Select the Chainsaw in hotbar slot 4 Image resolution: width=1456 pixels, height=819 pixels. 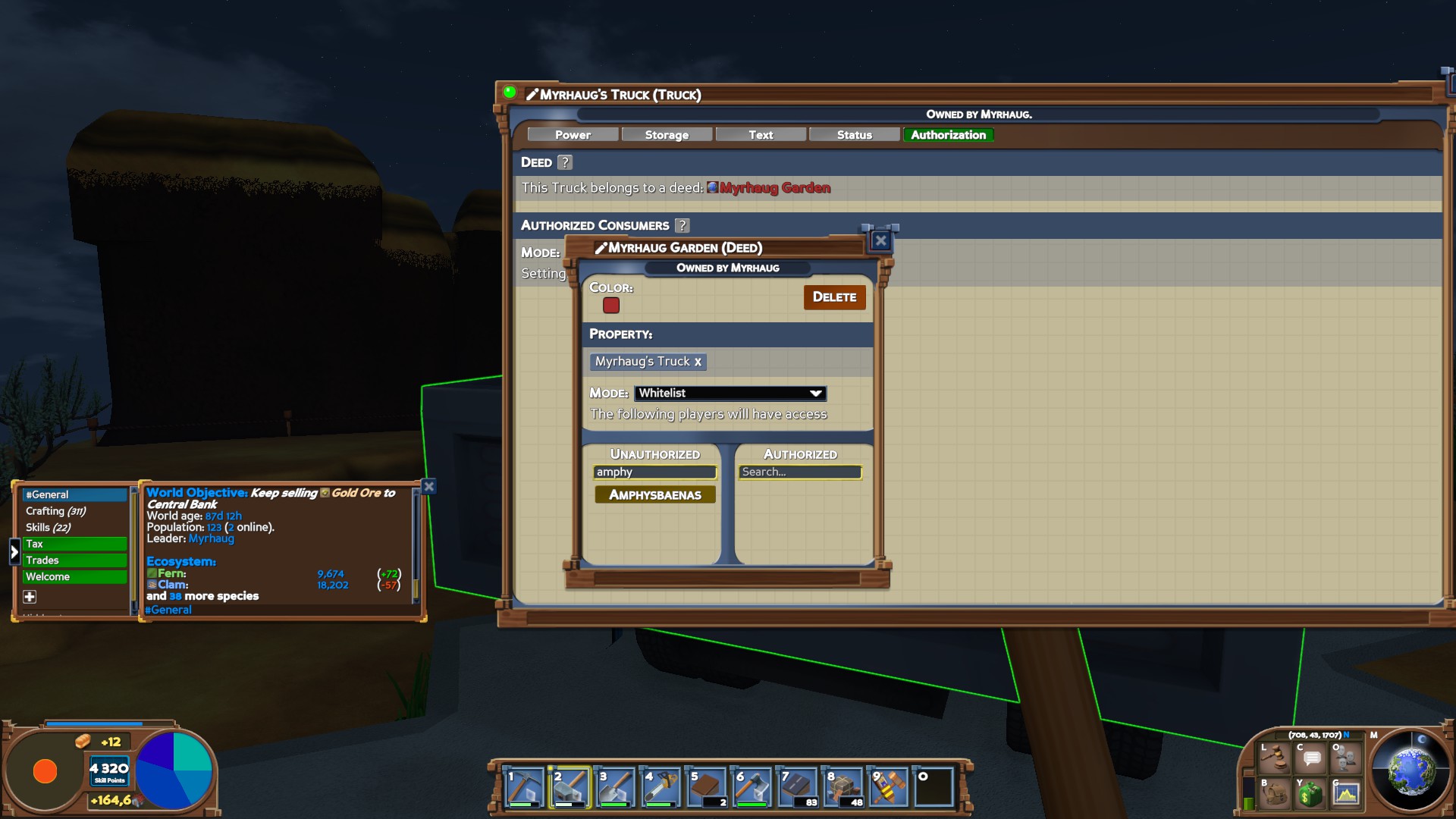660,786
